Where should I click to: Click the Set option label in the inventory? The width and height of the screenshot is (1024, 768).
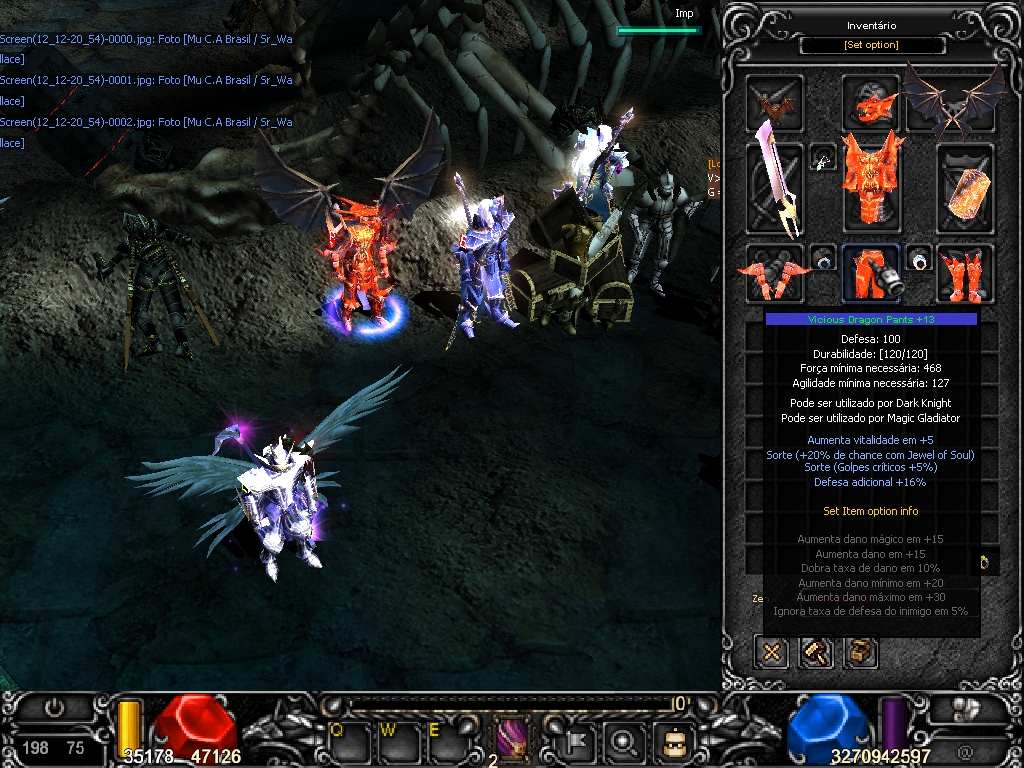click(871, 45)
